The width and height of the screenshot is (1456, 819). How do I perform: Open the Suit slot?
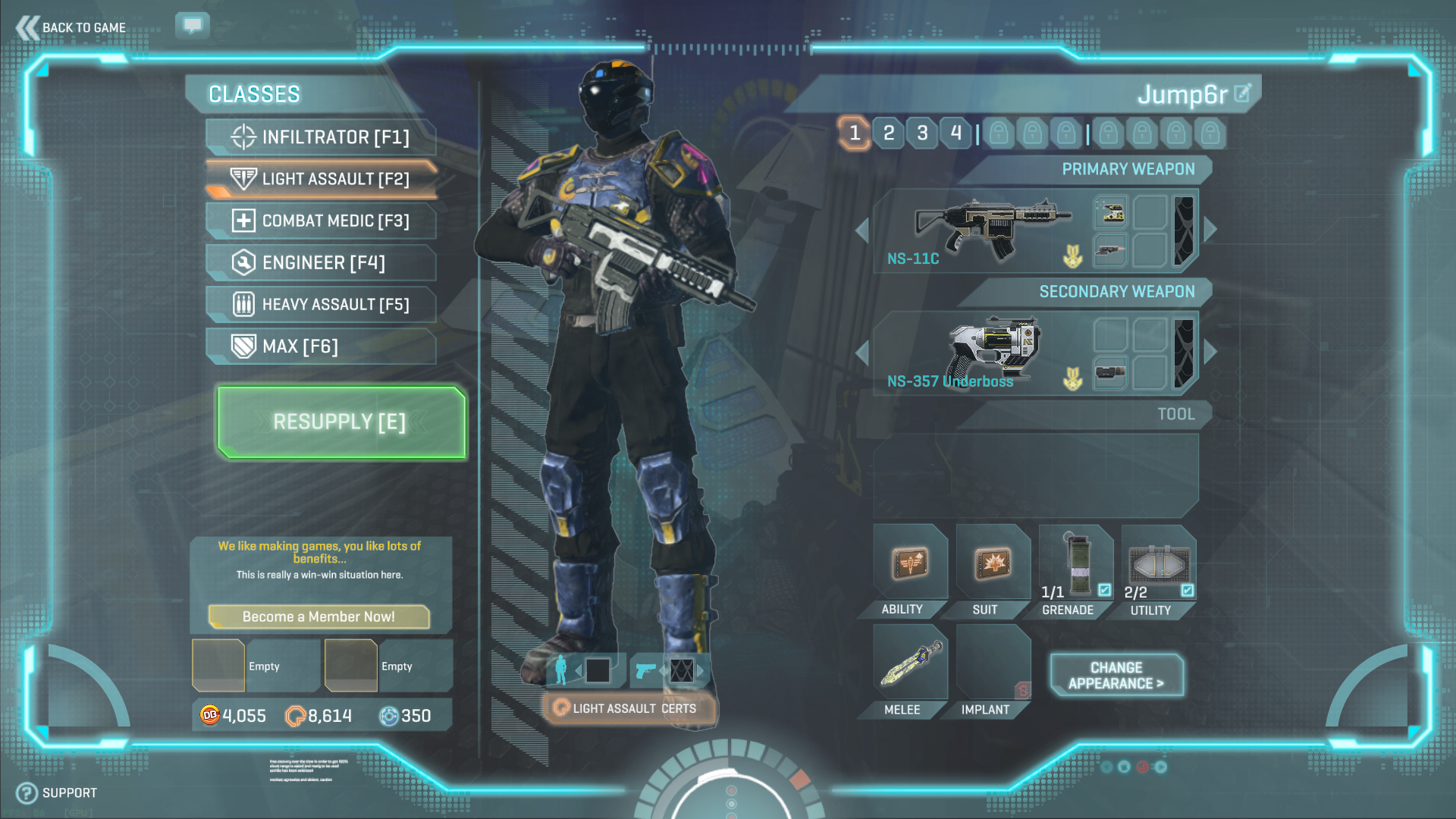tap(992, 565)
